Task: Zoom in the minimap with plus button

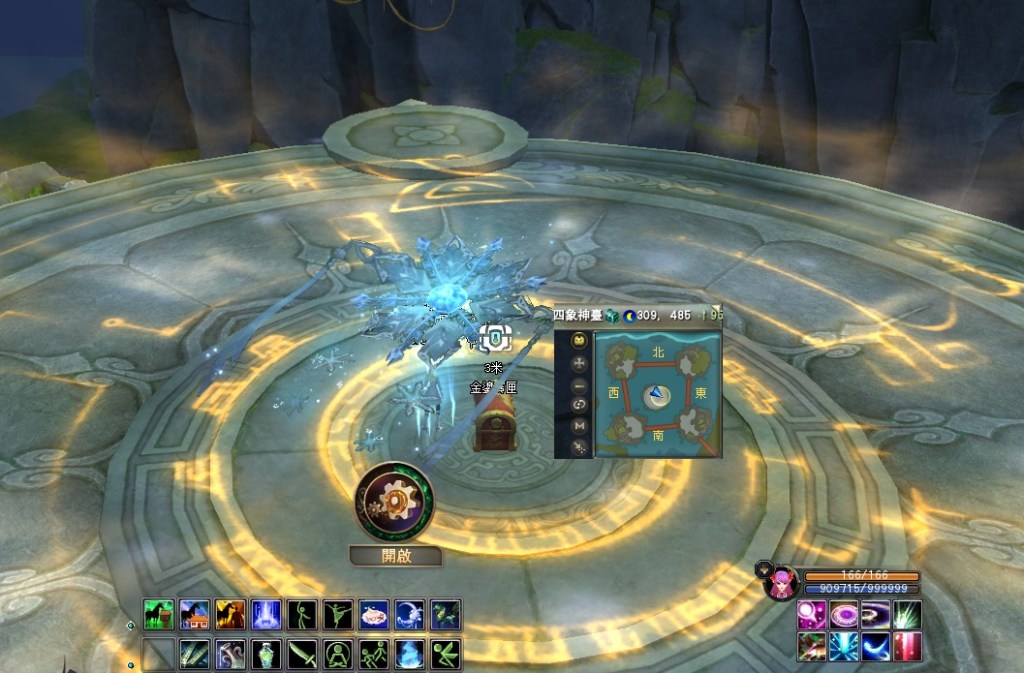Action: pyautogui.click(x=579, y=363)
